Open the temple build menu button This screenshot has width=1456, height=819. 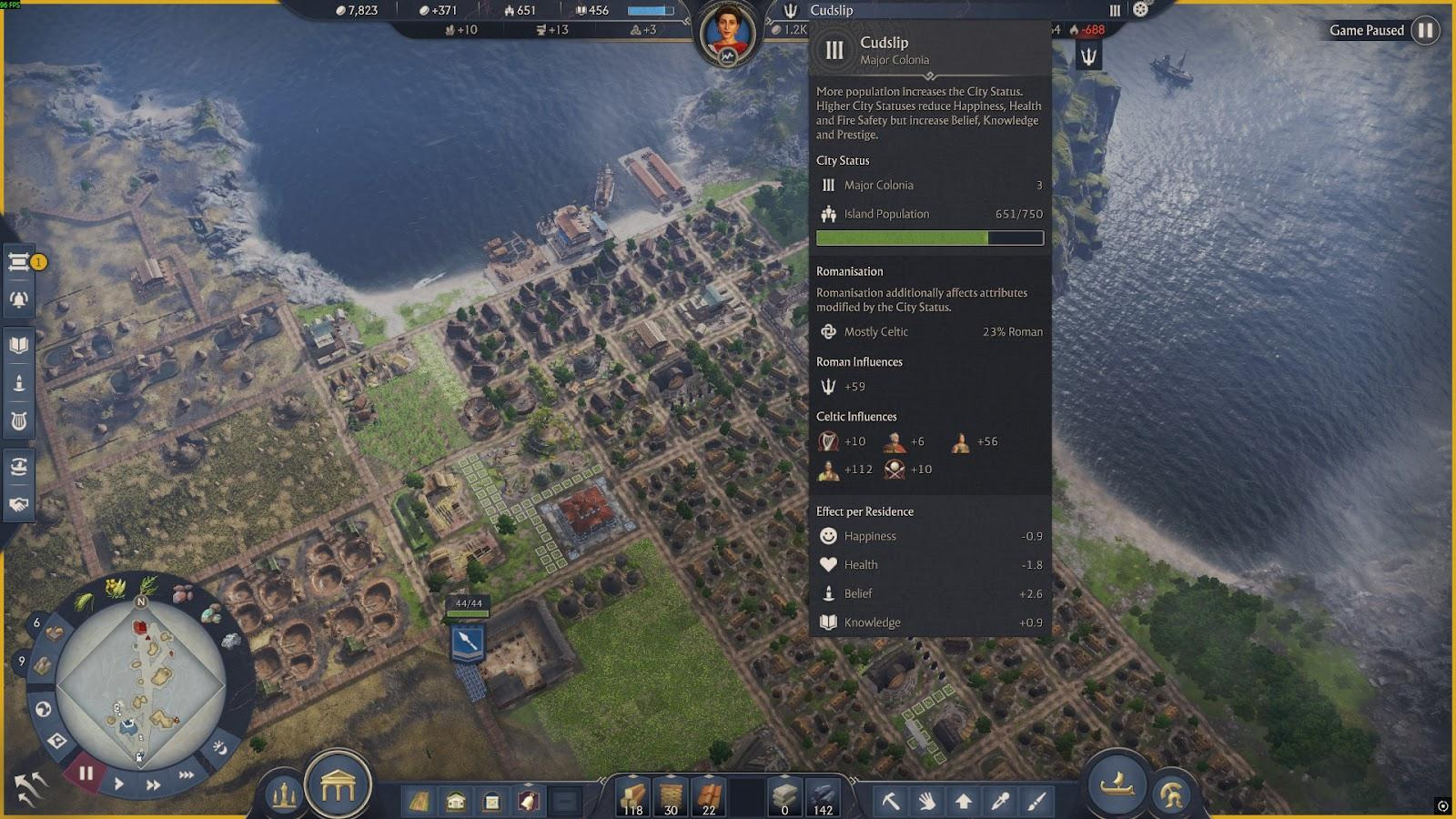coord(338,787)
